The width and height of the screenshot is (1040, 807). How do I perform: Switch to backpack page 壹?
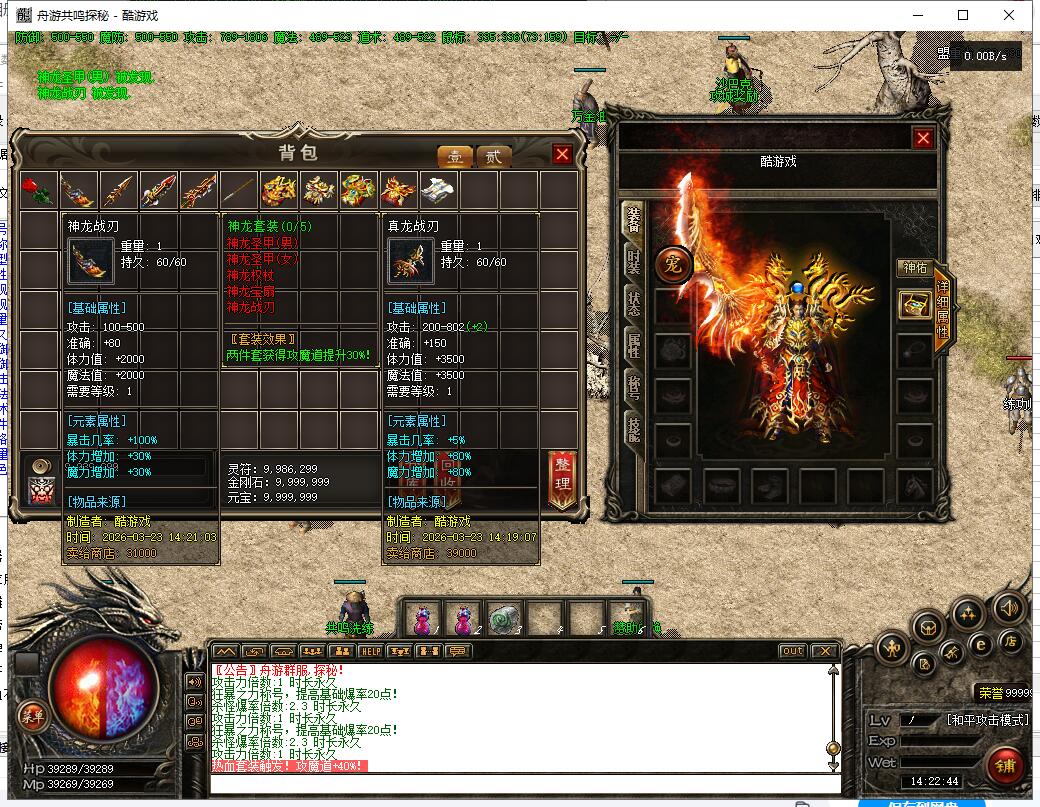pyautogui.click(x=455, y=156)
